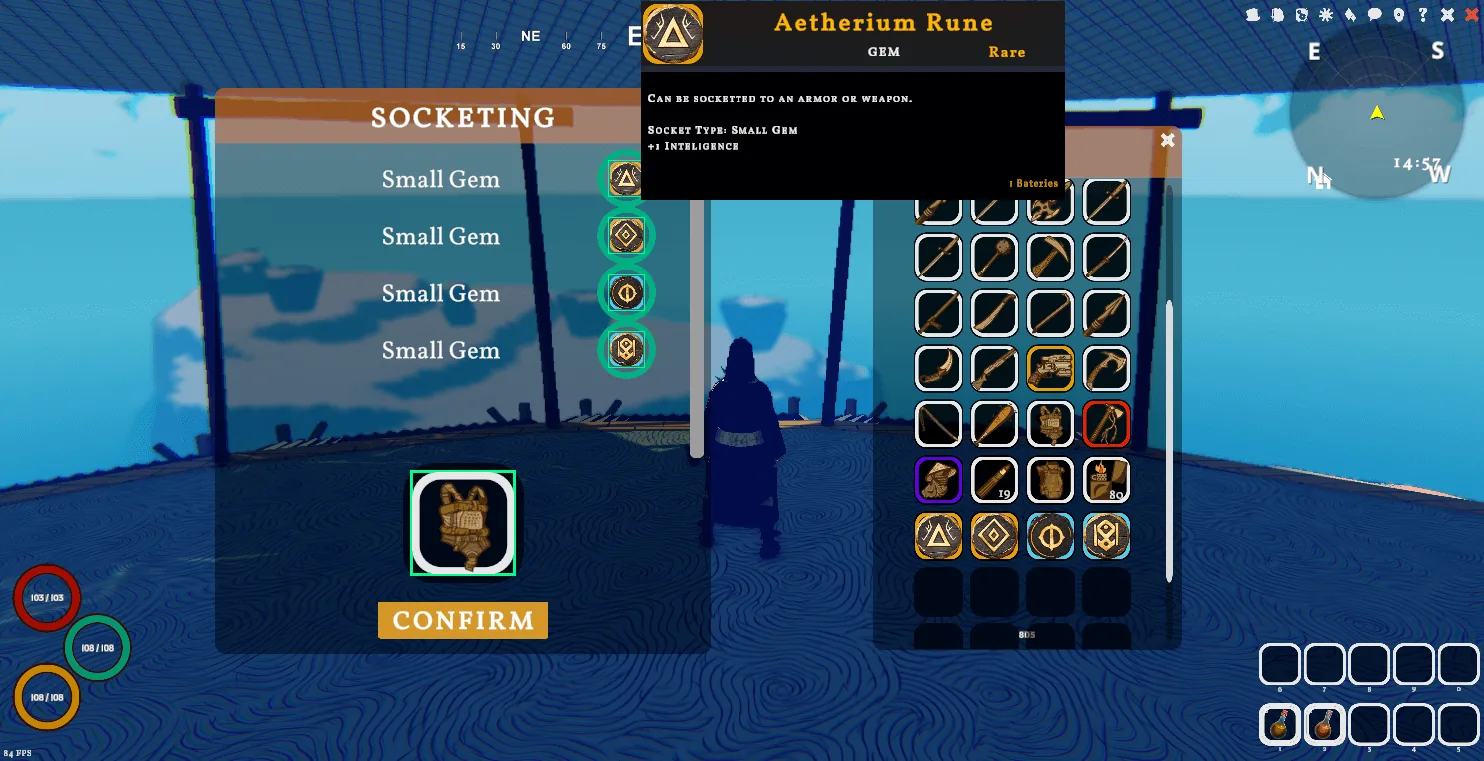Select the pickaxe in inventory
The image size is (1484, 761).
pos(1050,257)
